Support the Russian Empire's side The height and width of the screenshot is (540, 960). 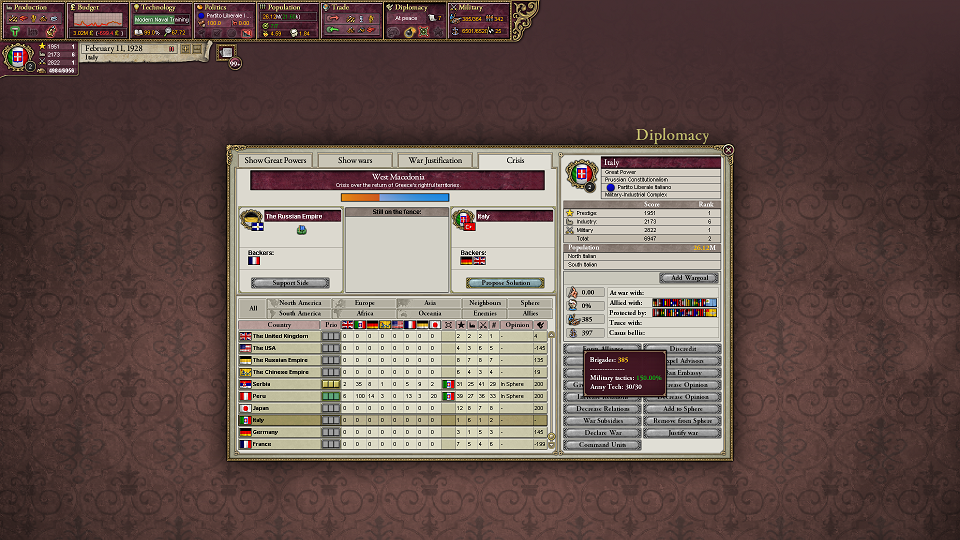[290, 283]
